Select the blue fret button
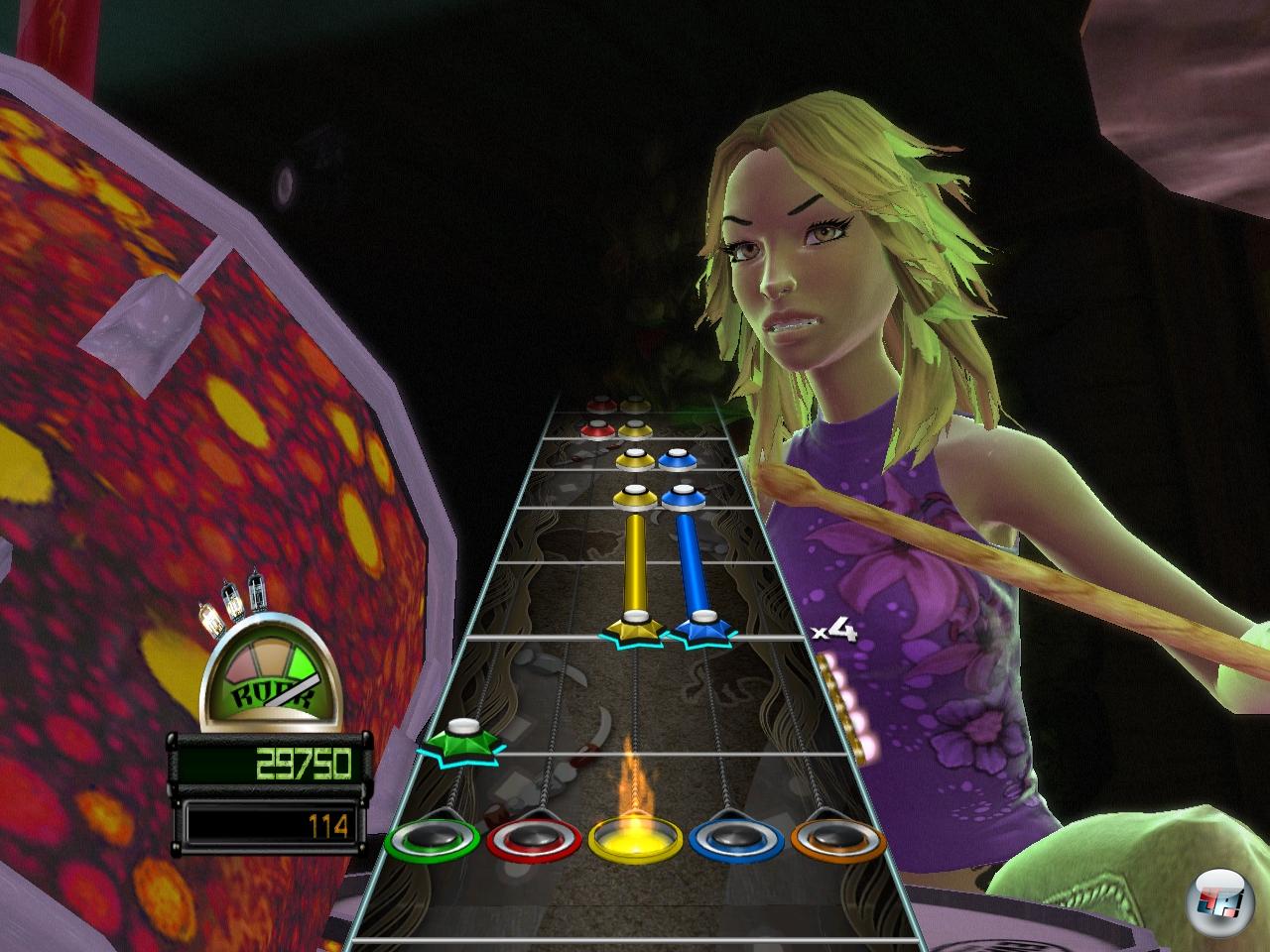Viewport: 1270px width, 952px height. [737, 840]
